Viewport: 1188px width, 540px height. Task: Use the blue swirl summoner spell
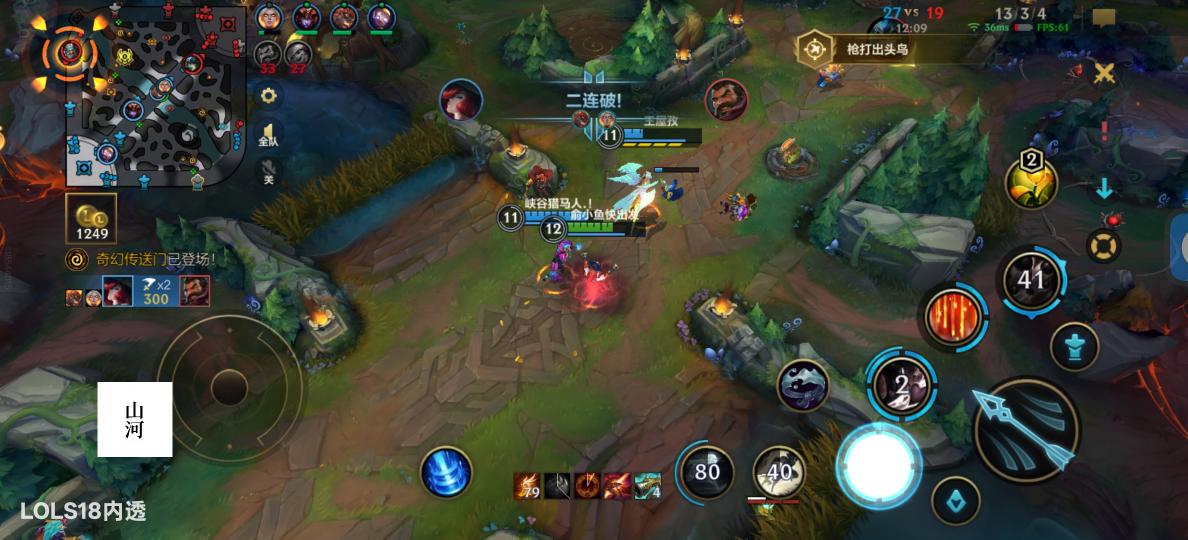point(446,472)
